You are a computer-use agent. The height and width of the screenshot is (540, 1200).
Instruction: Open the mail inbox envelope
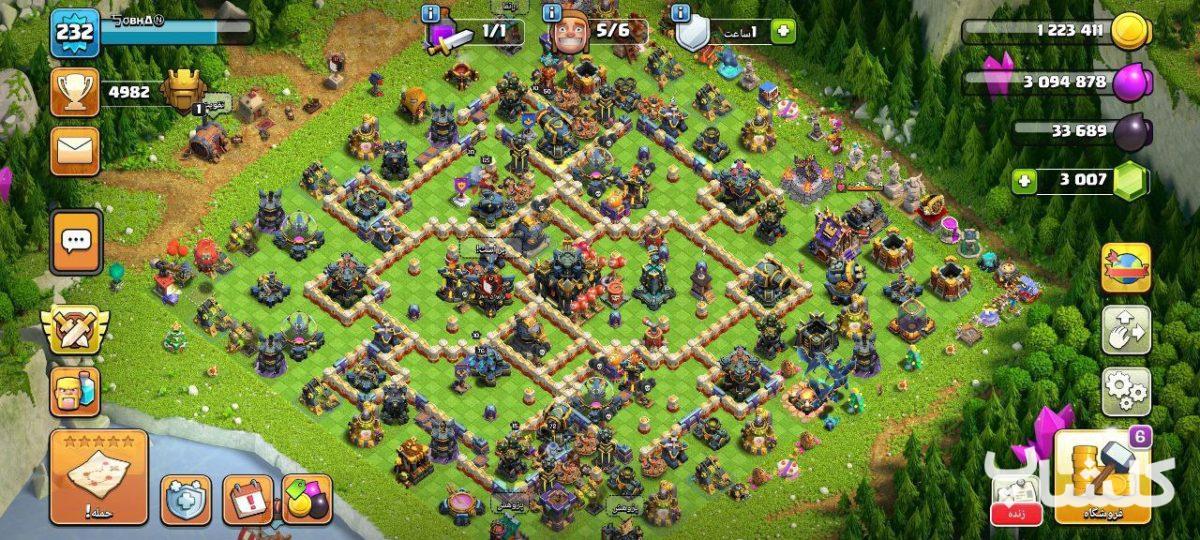tap(75, 151)
